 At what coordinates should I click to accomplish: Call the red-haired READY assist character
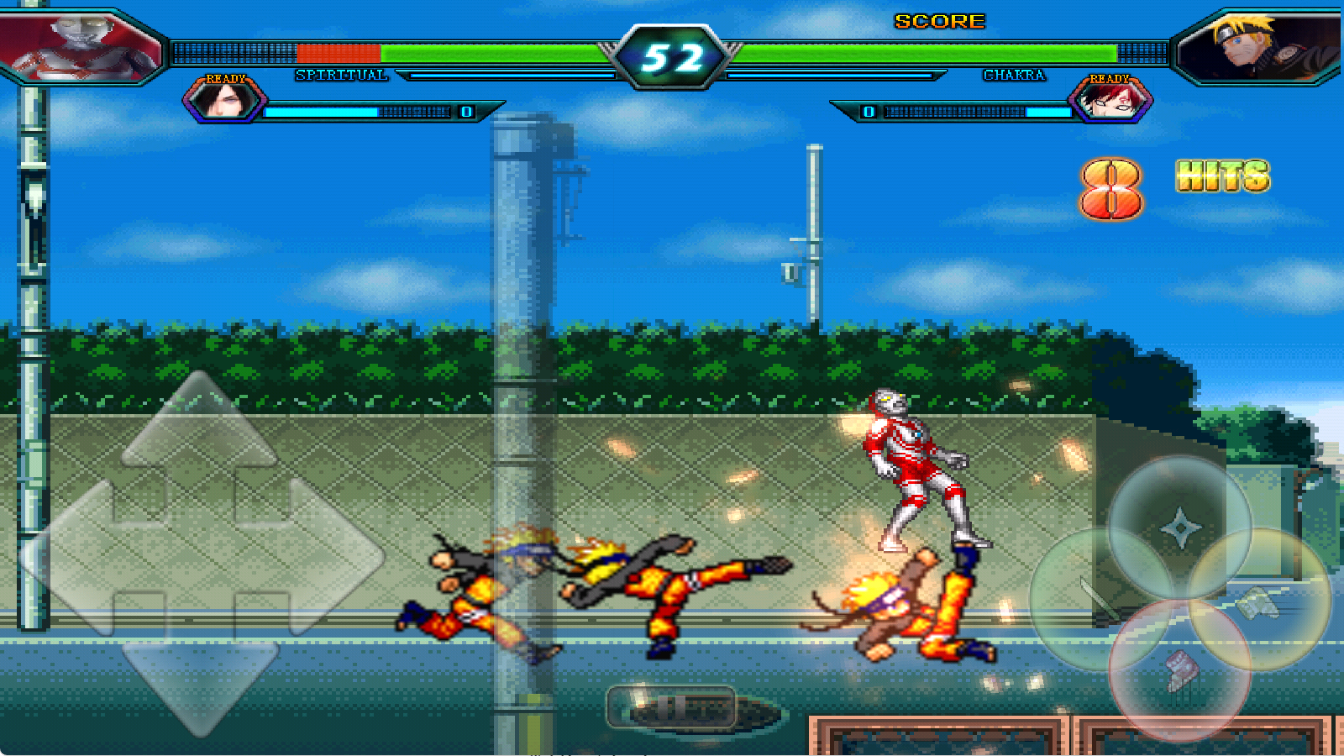tap(1110, 100)
